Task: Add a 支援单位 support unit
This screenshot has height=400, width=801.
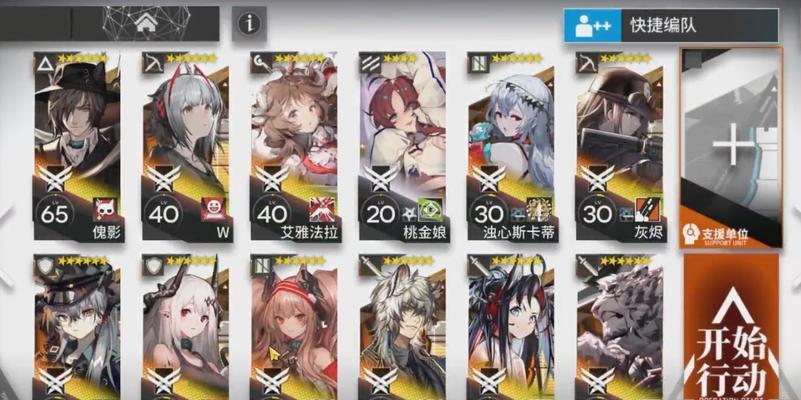Action: [x=731, y=148]
